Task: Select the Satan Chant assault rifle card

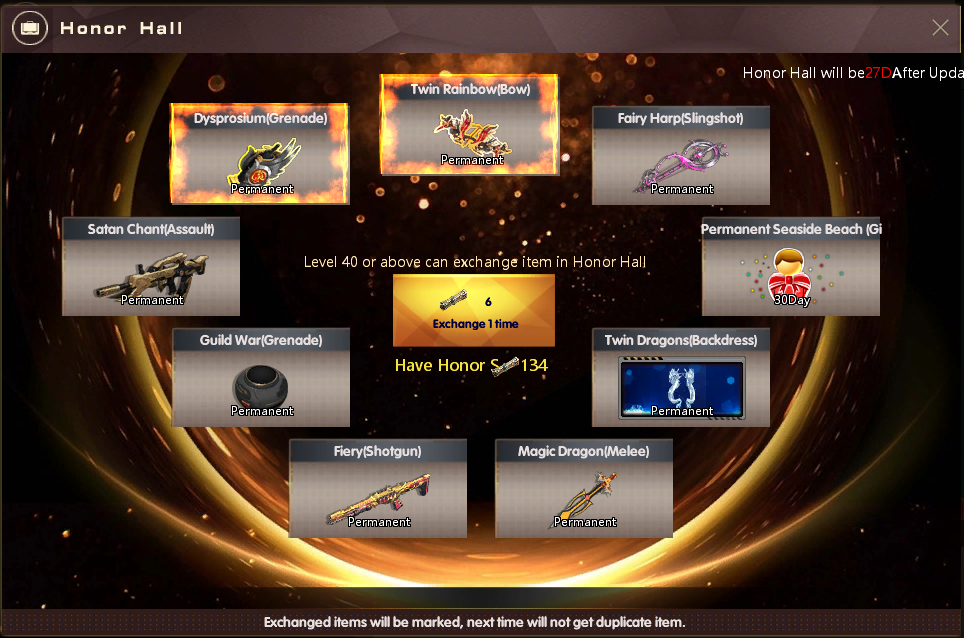Action: 151,266
